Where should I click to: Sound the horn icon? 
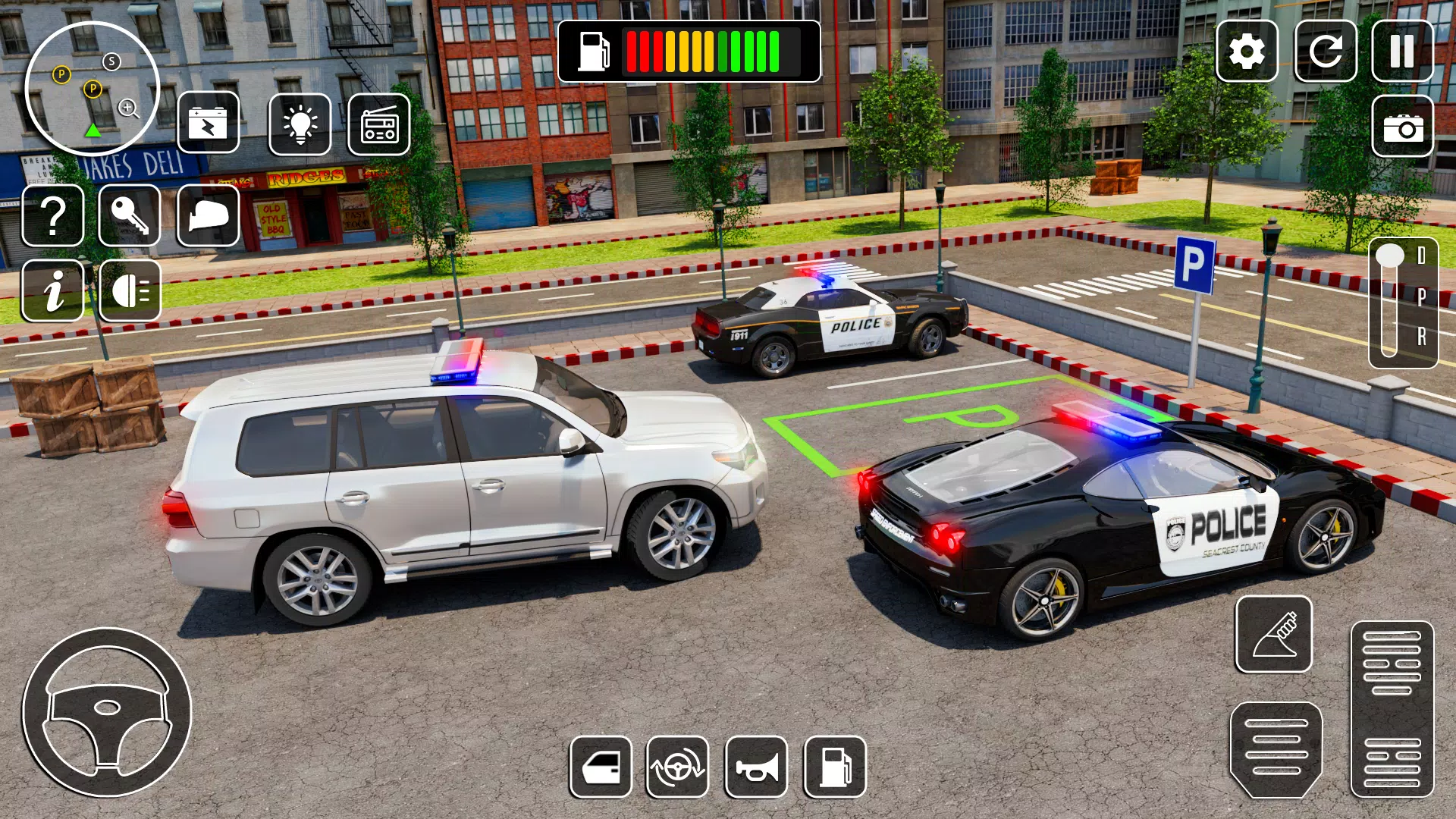pos(756,767)
